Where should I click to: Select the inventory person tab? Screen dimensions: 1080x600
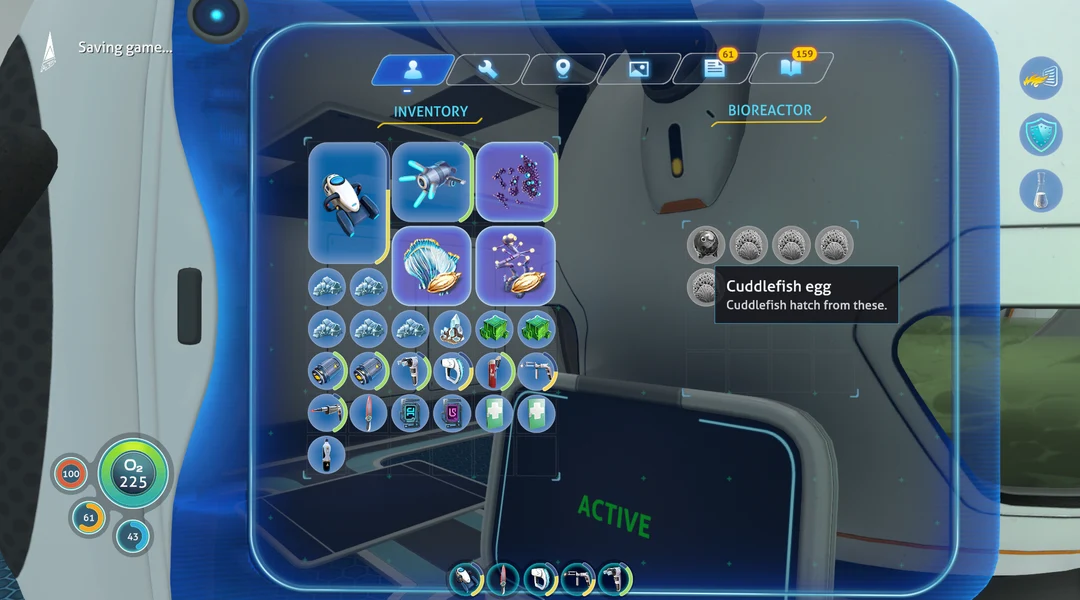click(411, 69)
